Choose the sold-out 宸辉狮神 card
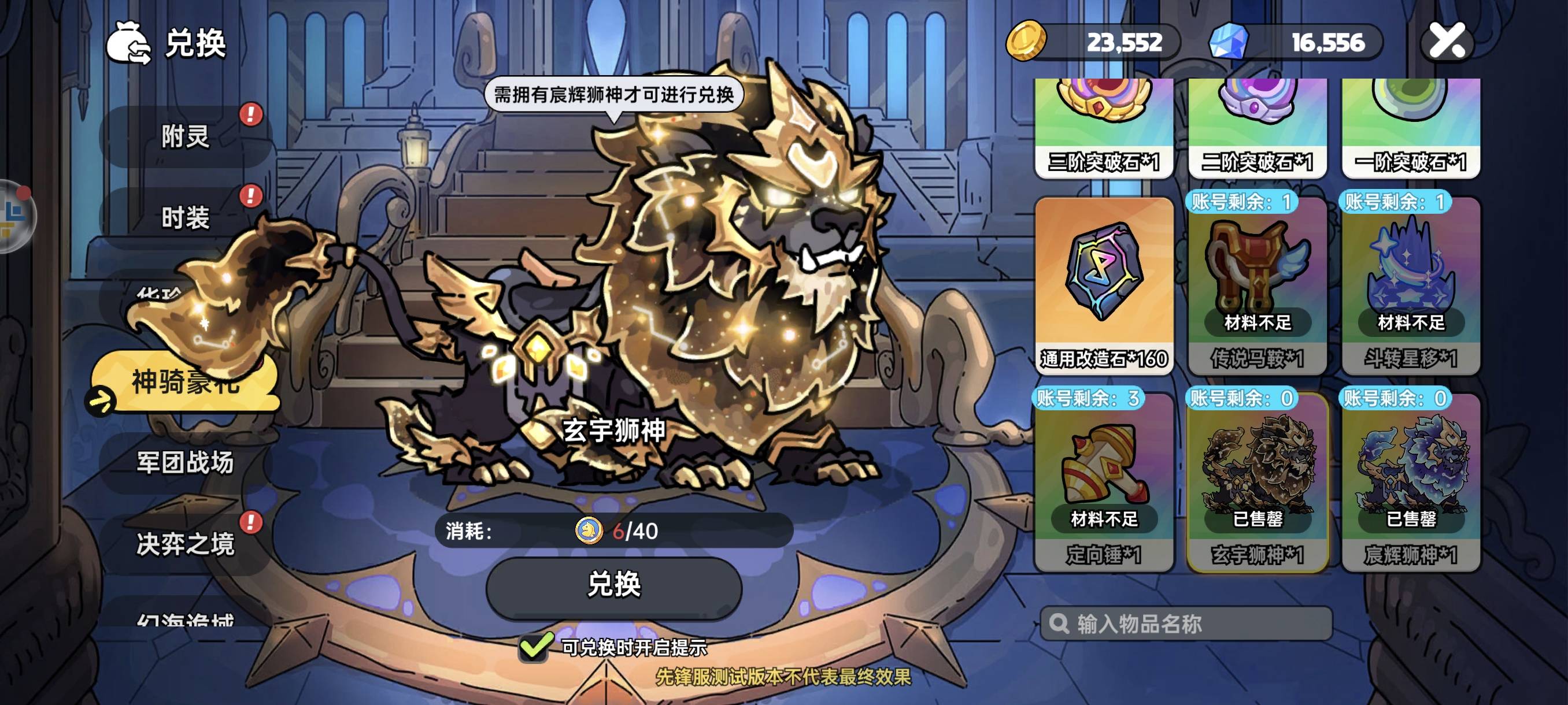The image size is (1568, 705). [x=1410, y=482]
